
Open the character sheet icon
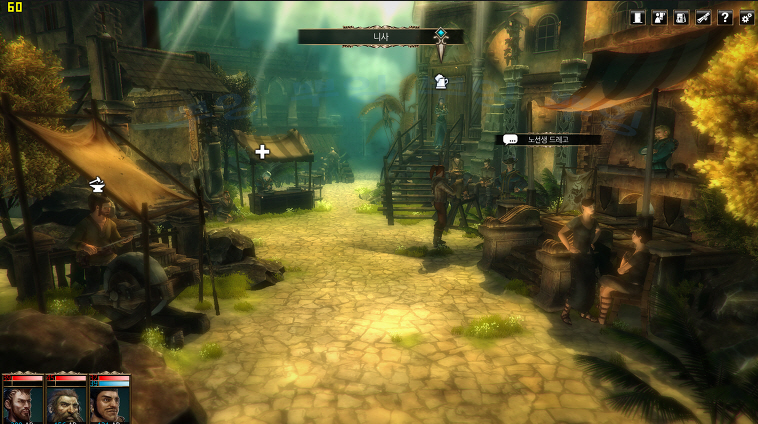coord(659,17)
